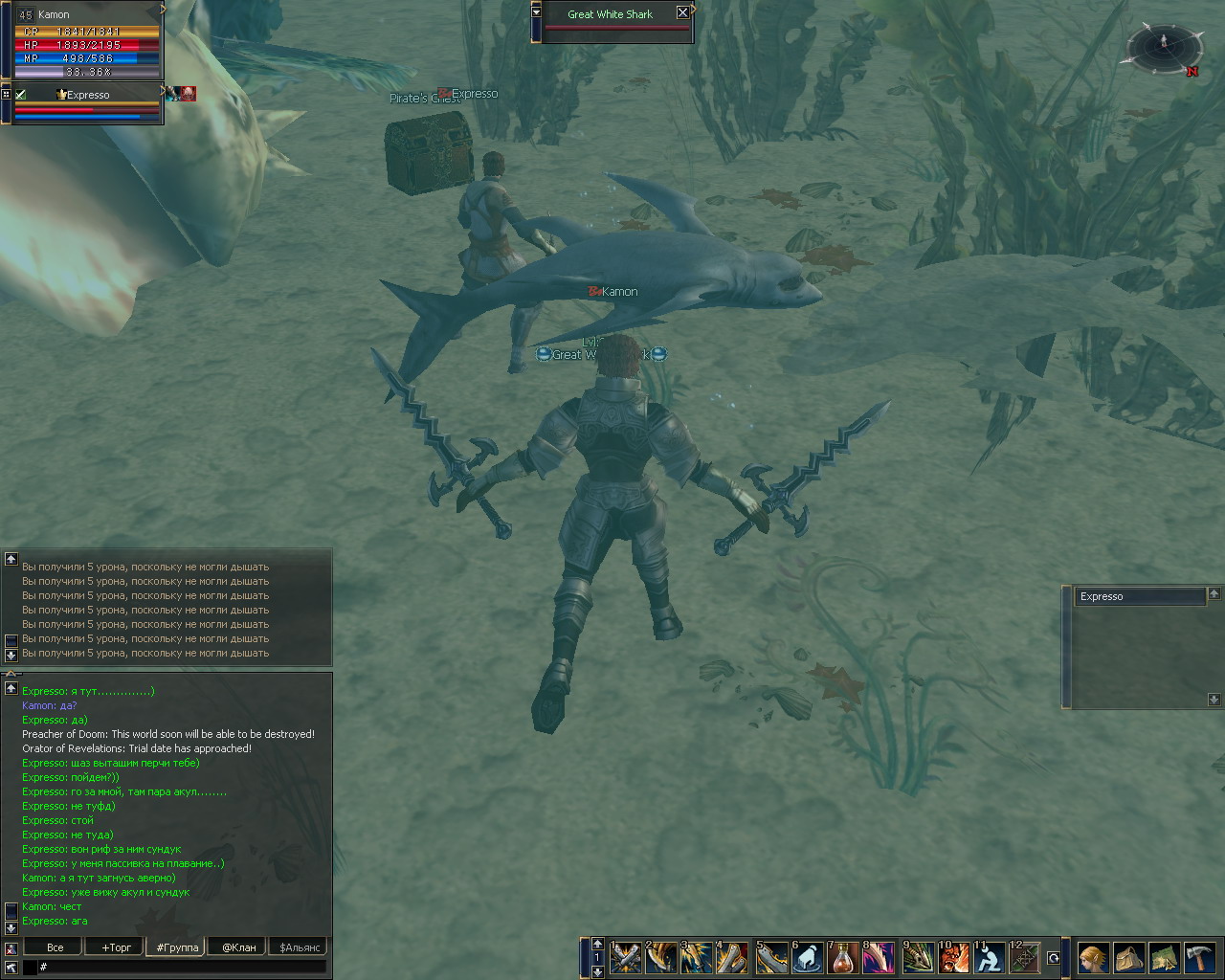The width and height of the screenshot is (1225, 980).
Task: Activate the sit/stand action in slot 11
Action: pos(989,957)
